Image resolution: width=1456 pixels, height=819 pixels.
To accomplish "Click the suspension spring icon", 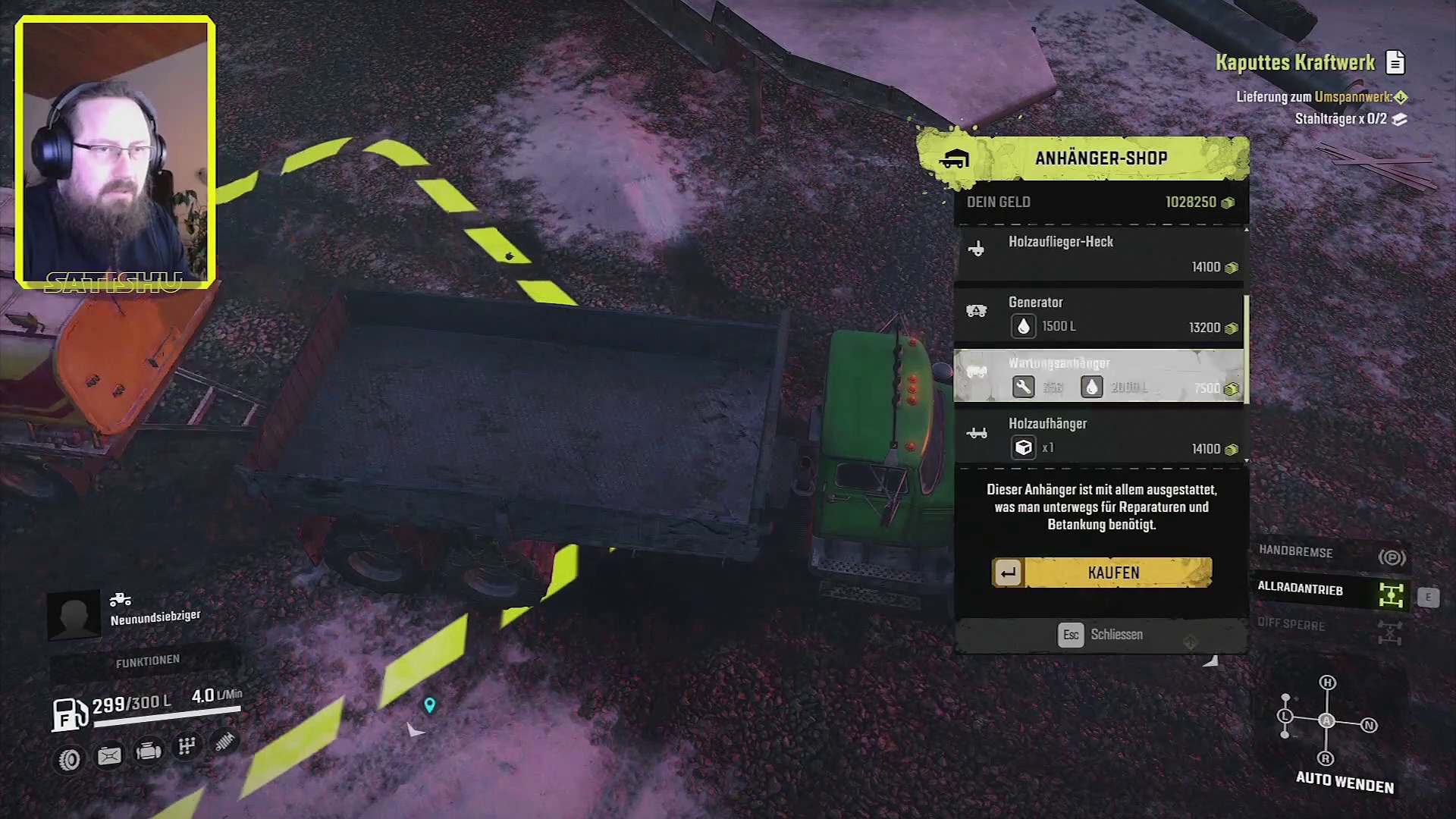I will point(224,742).
